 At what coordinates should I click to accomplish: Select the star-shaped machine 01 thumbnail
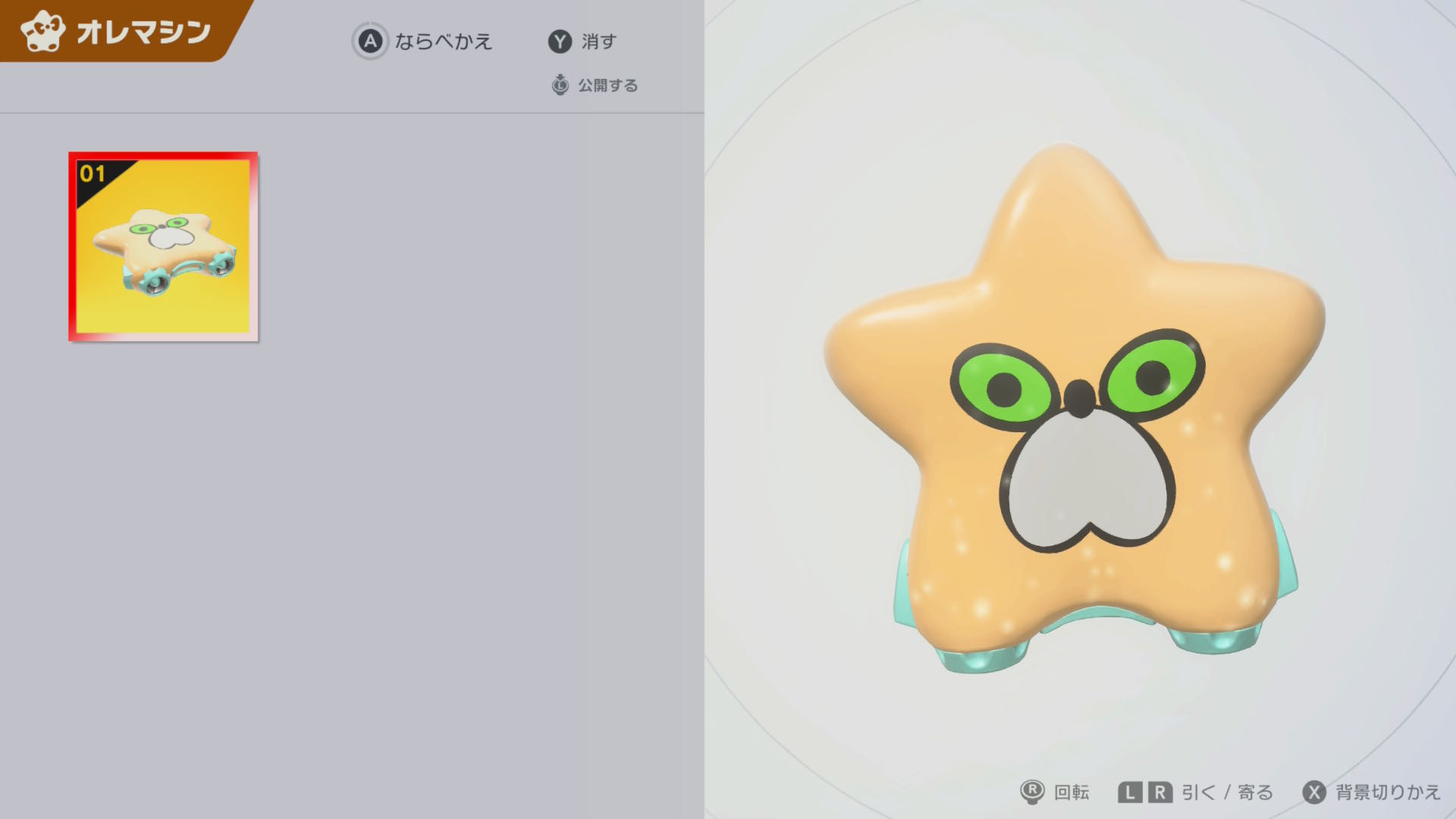click(163, 246)
